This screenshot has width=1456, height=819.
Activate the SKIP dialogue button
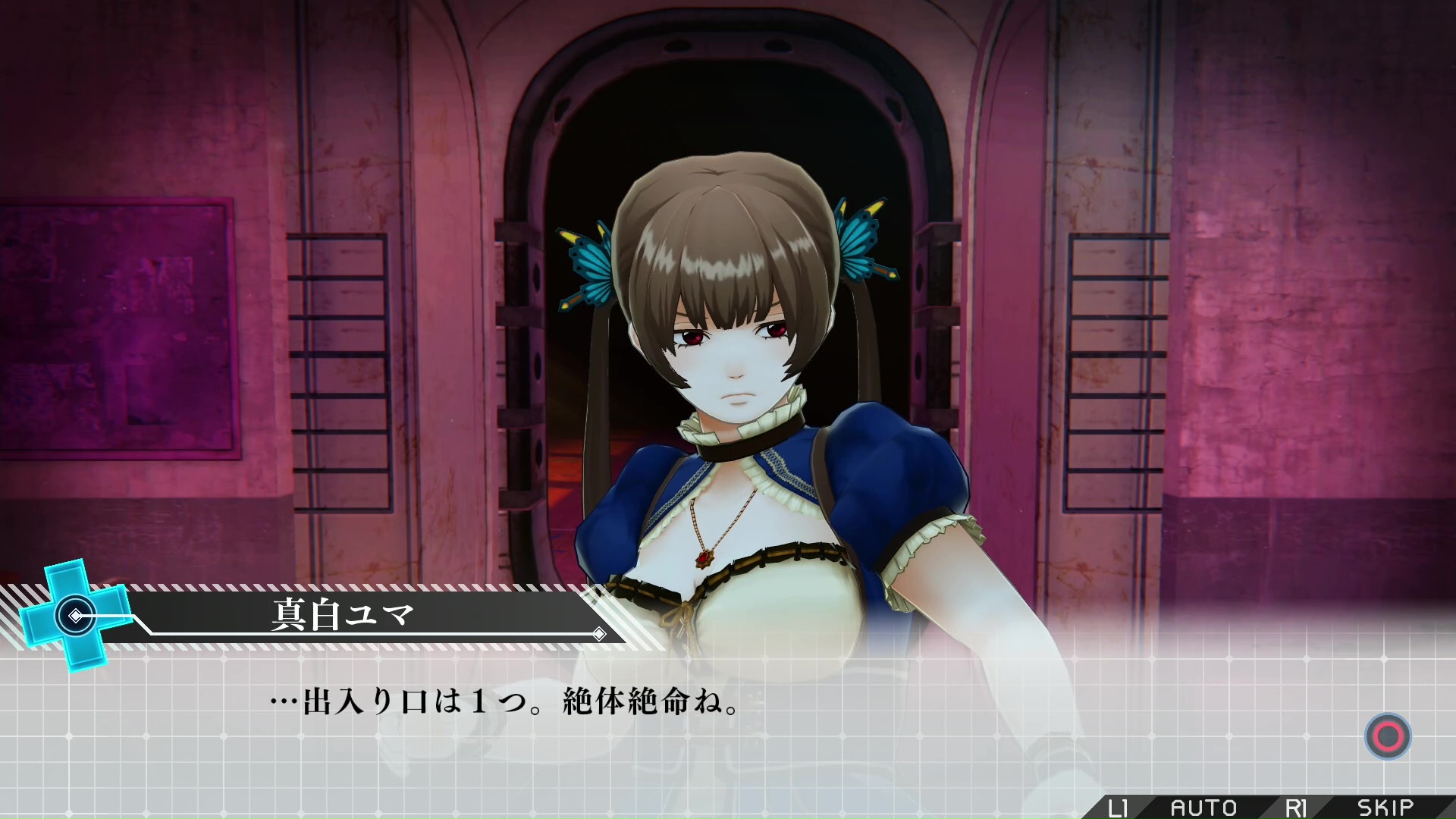pyautogui.click(x=1385, y=808)
